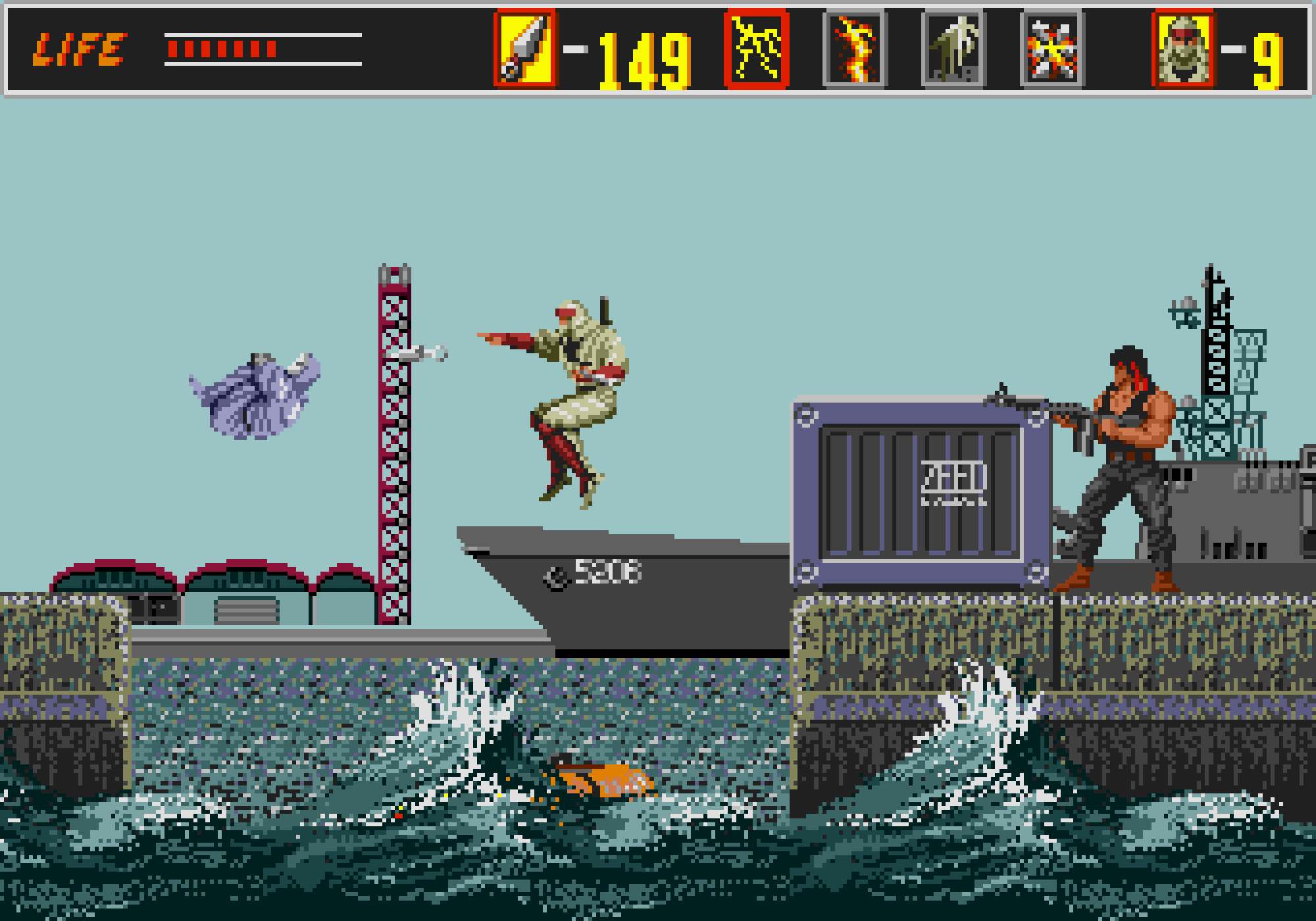This screenshot has width=1316, height=921.
Task: Activate the yellow lightning ninjutsu icon
Action: pyautogui.click(x=756, y=49)
